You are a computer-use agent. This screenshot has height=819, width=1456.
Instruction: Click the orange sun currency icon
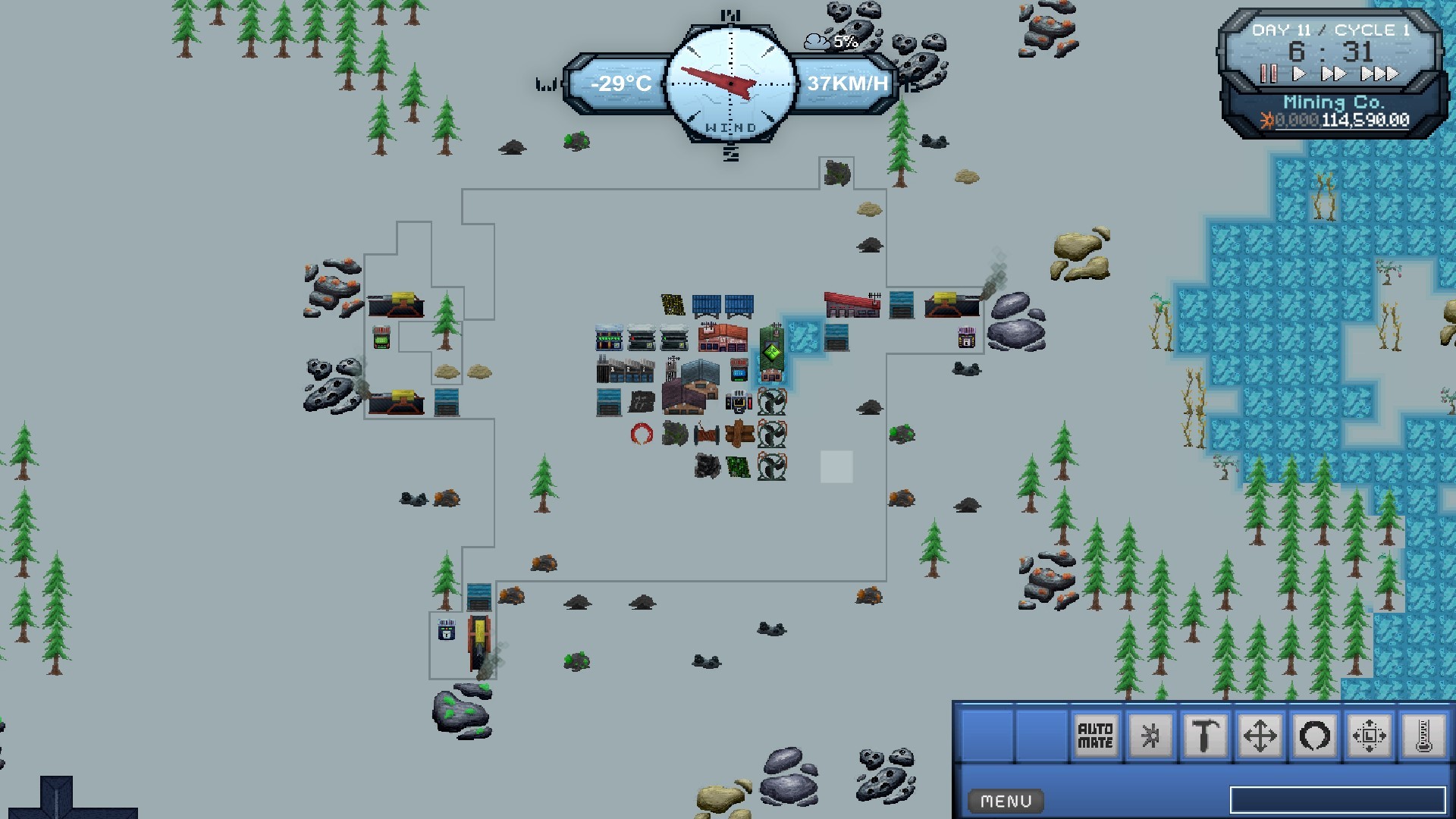[x=1267, y=119]
